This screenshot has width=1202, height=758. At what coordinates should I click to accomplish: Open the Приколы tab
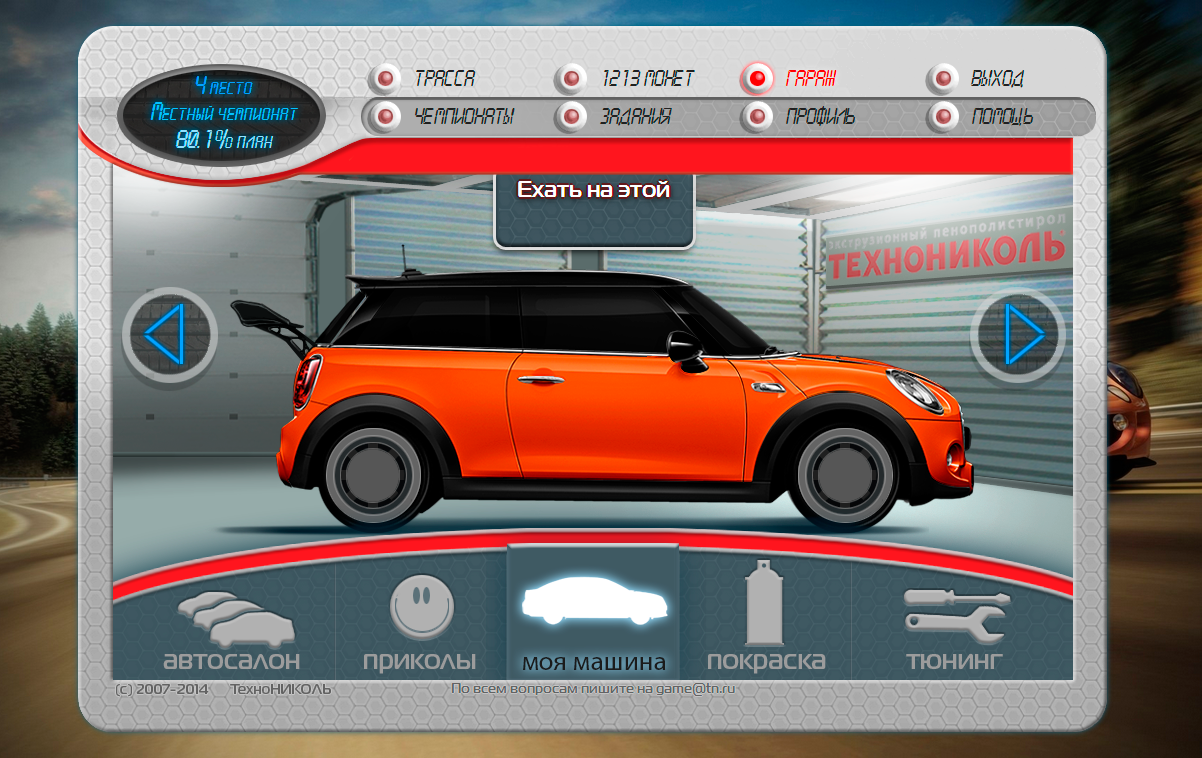tap(420, 625)
